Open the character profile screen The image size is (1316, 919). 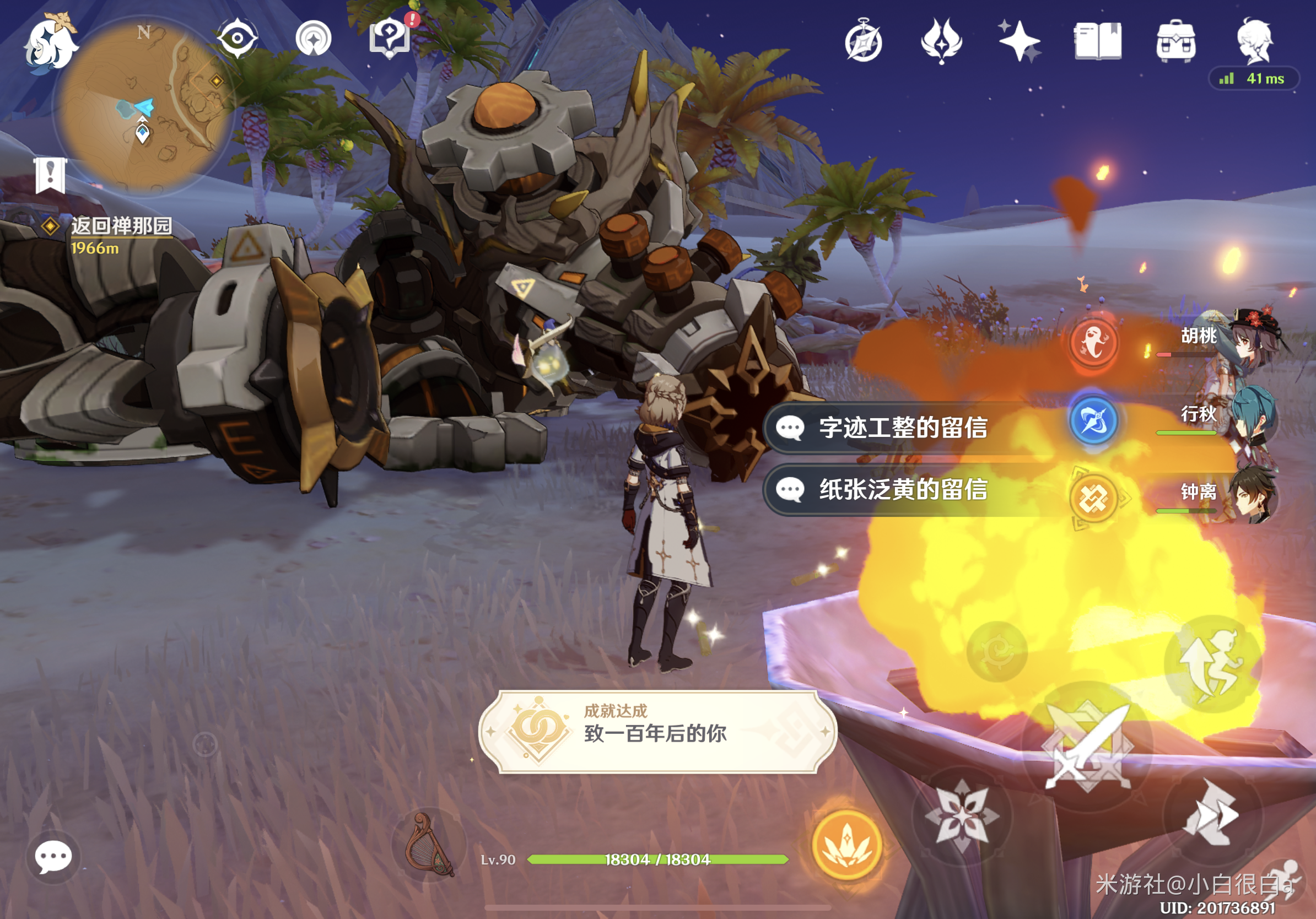[1254, 40]
